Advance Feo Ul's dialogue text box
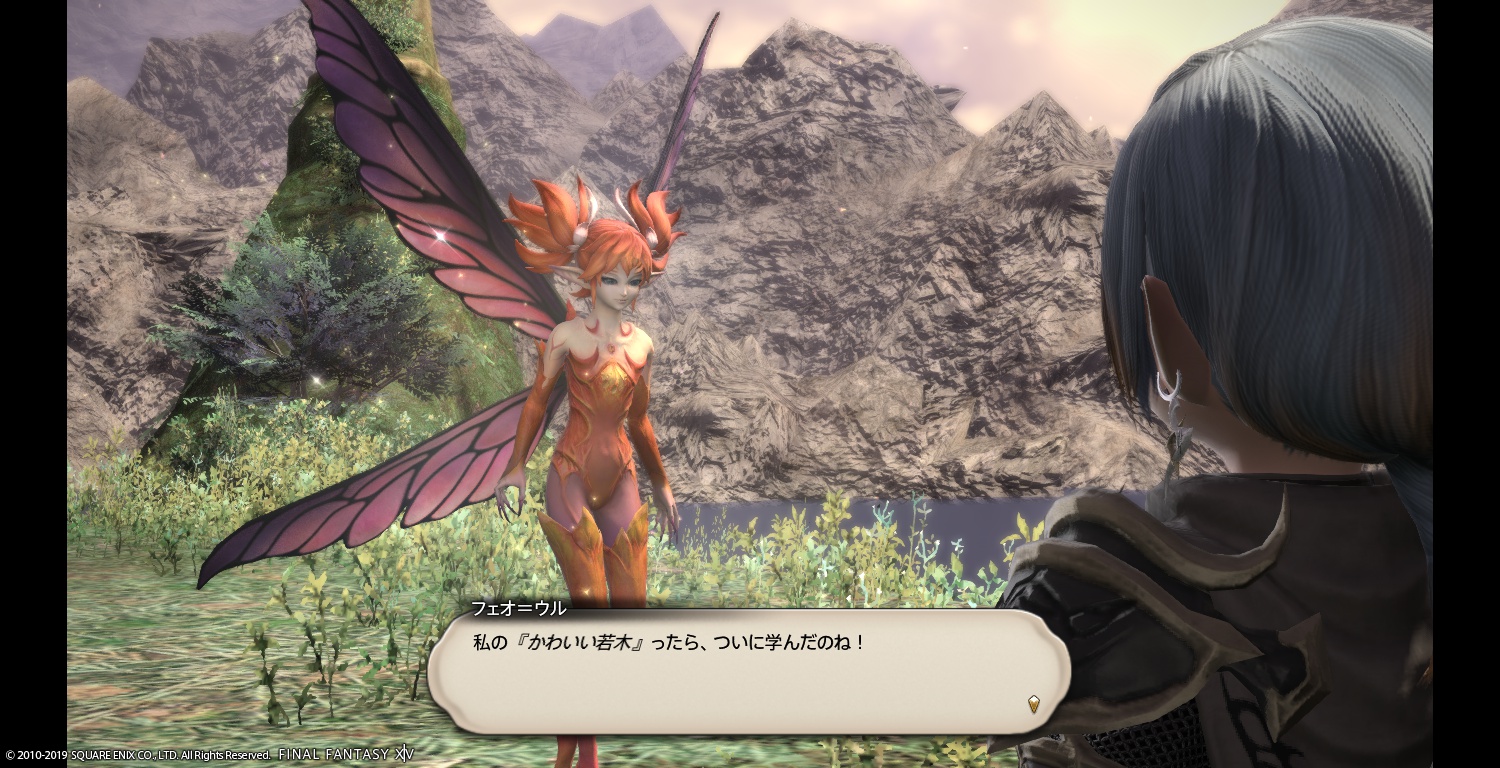The width and height of the screenshot is (1500, 768). pyautogui.click(x=748, y=670)
